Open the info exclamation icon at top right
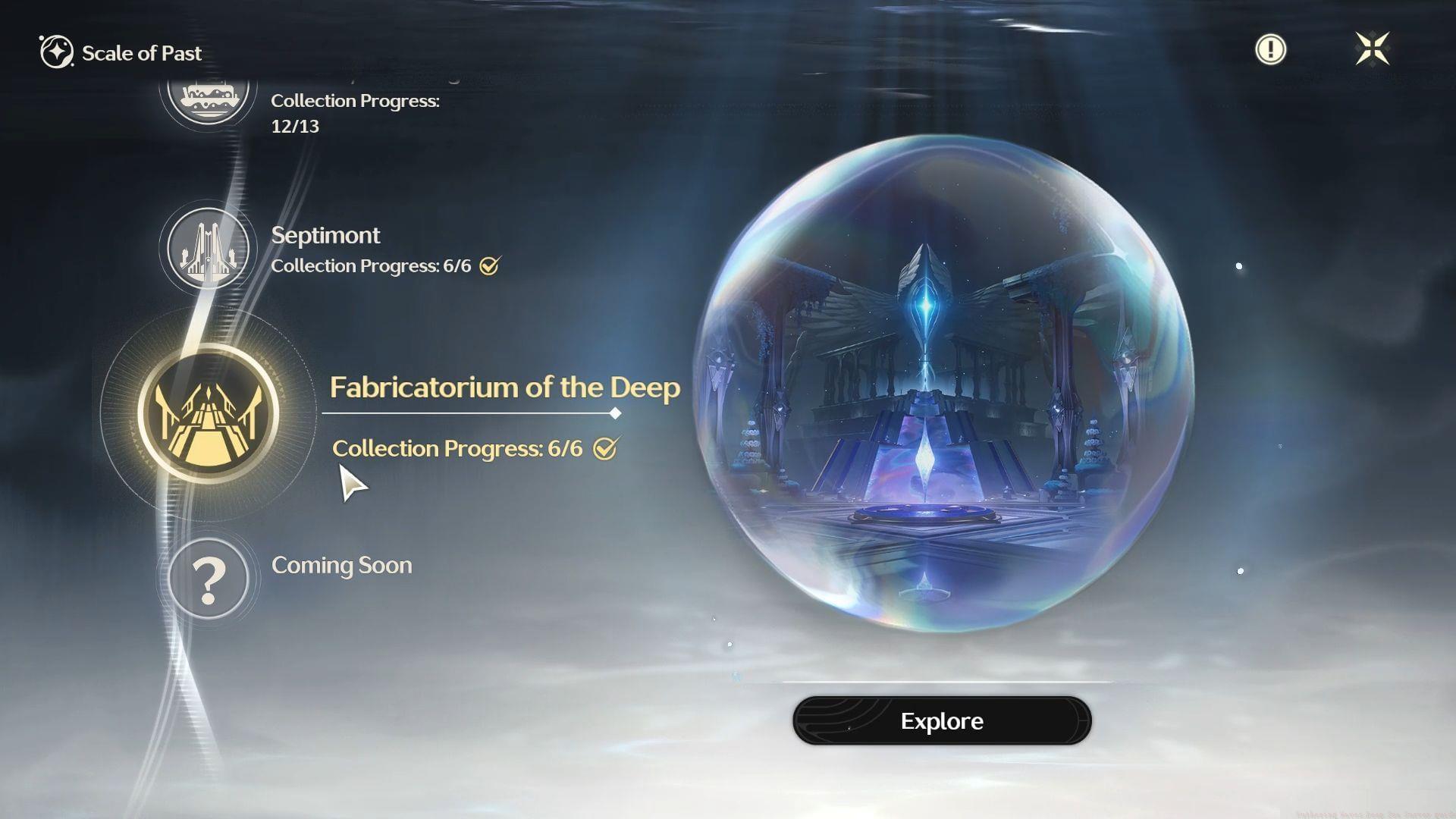 click(x=1270, y=49)
